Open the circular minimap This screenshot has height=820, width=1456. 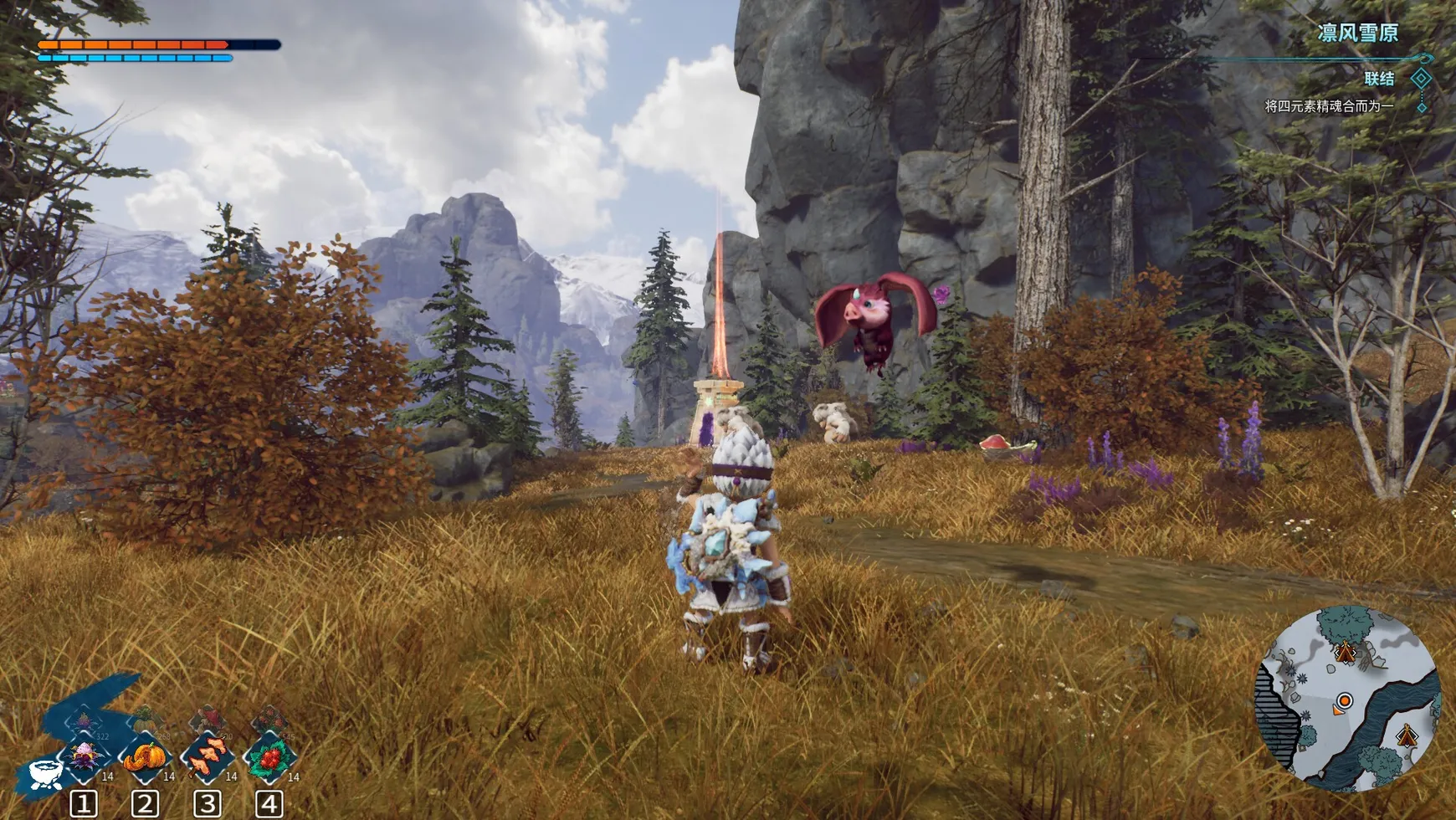pyautogui.click(x=1347, y=699)
